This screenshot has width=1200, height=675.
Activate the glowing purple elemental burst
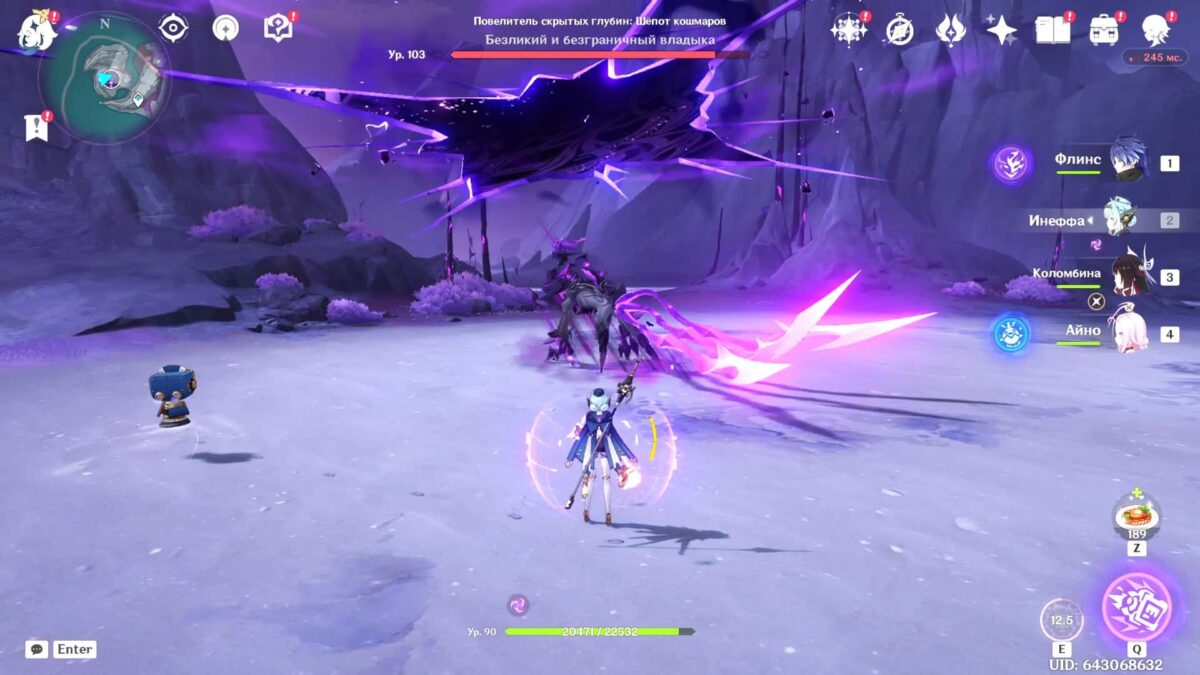point(1137,606)
